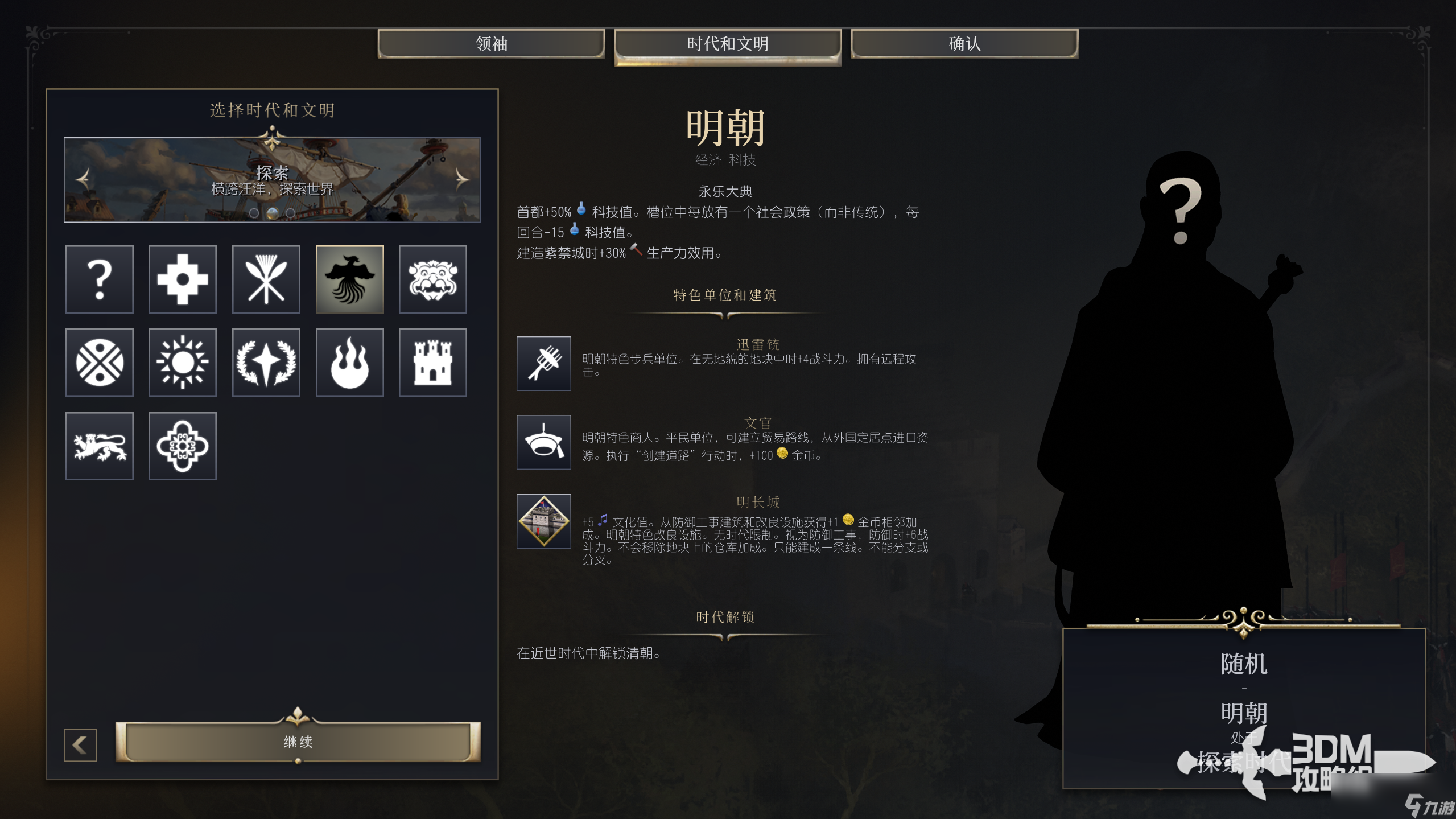Switch to the 领袖 tab

(491, 44)
